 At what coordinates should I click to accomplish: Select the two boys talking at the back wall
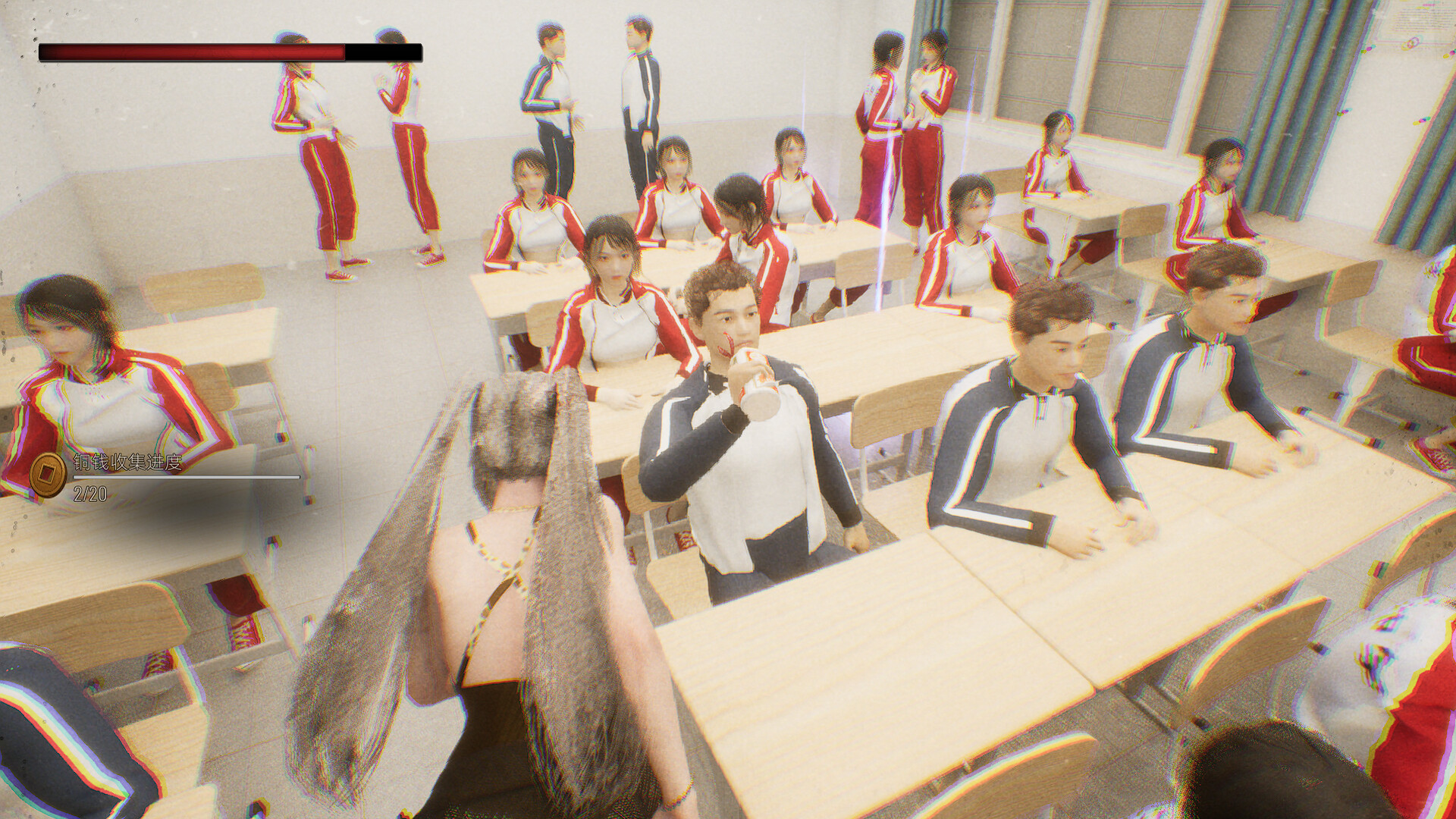(599, 106)
